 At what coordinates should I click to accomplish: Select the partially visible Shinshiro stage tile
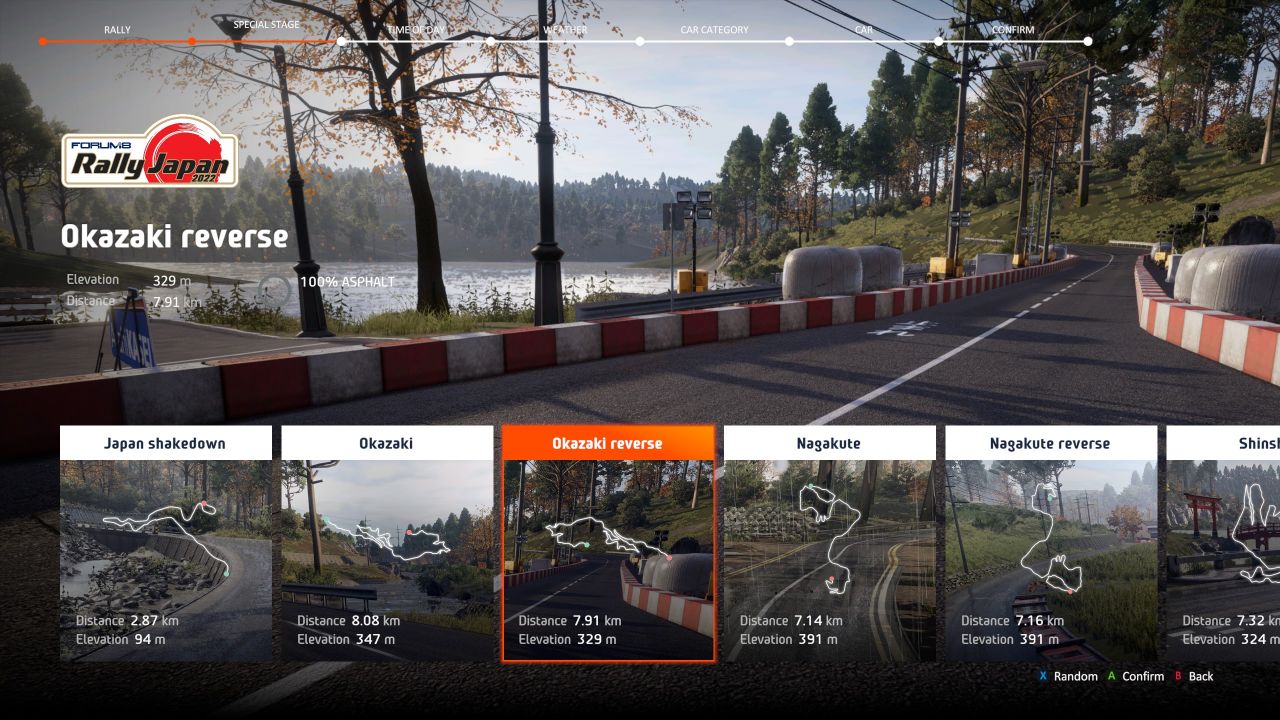coord(1224,543)
